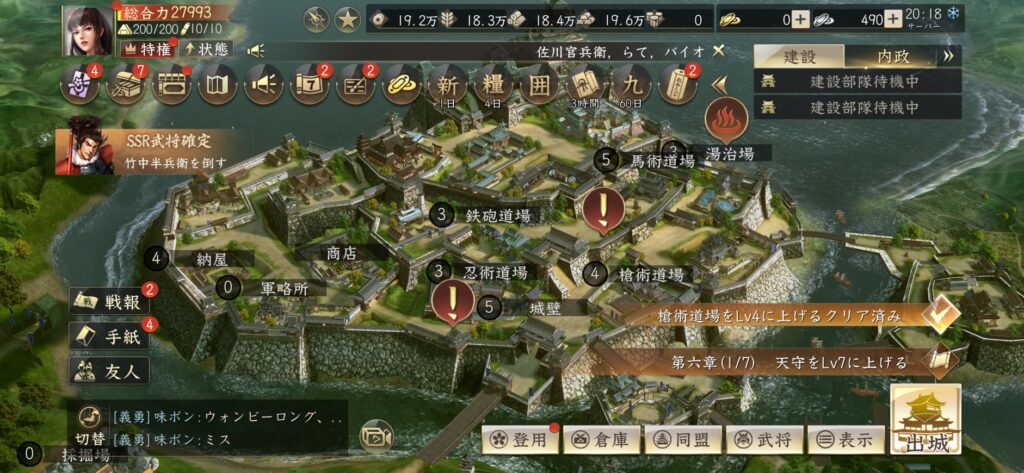Open the 特権 privileges button
The height and width of the screenshot is (473, 1024).
tap(146, 48)
